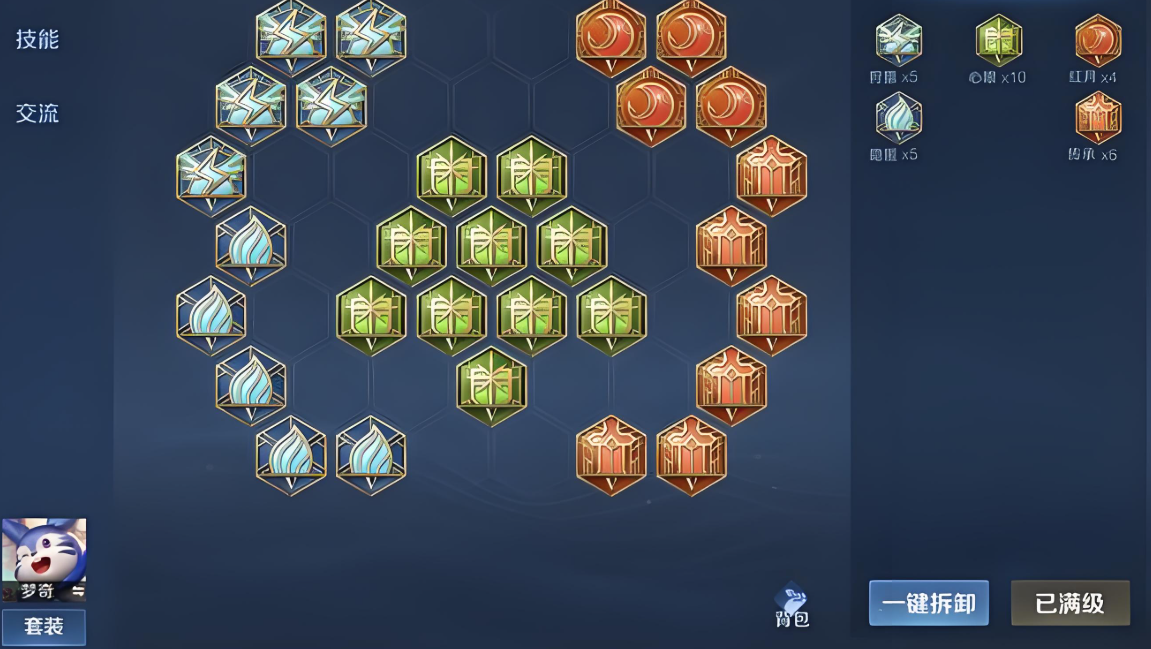The width and height of the screenshot is (1151, 649).
Task: Select the blue flame rune x5 summary icon
Action: (898, 118)
